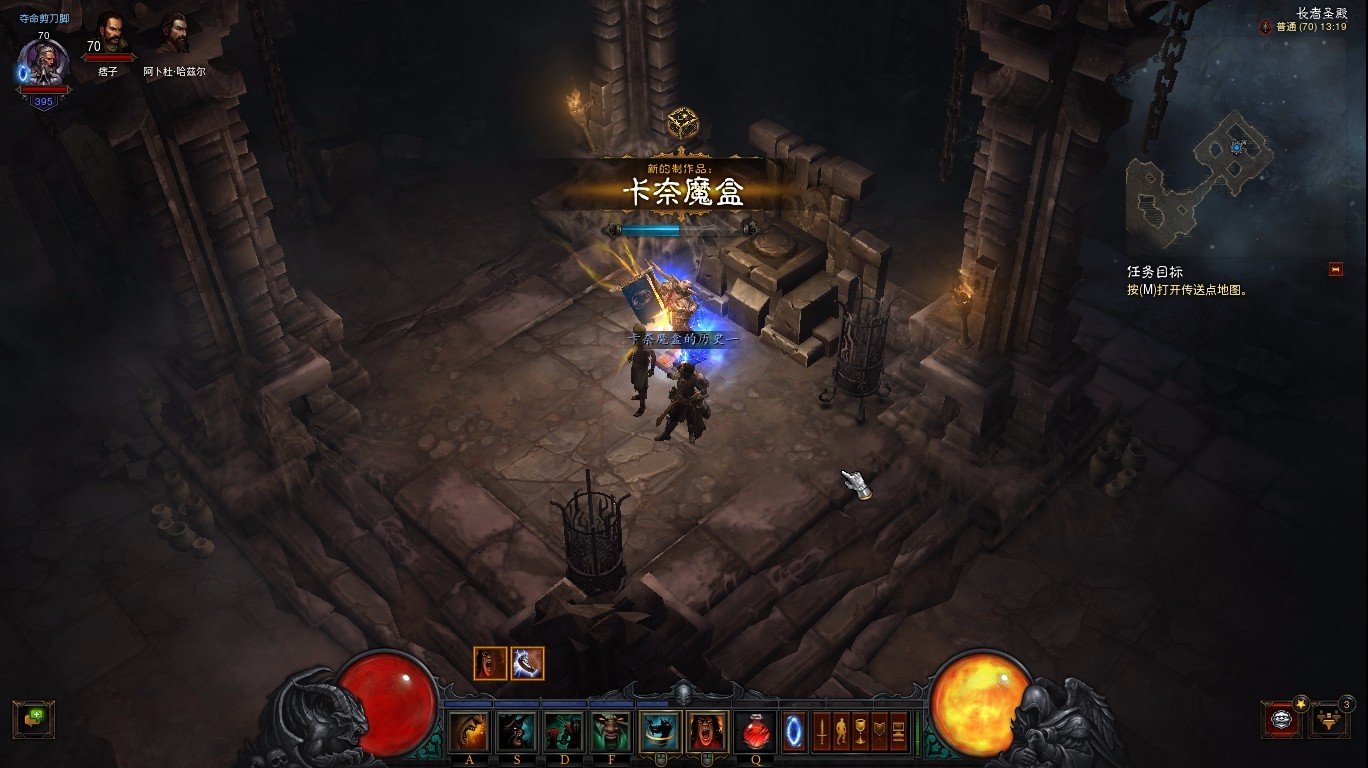Drink the red health potion
This screenshot has width=1368, height=768.
point(756,732)
